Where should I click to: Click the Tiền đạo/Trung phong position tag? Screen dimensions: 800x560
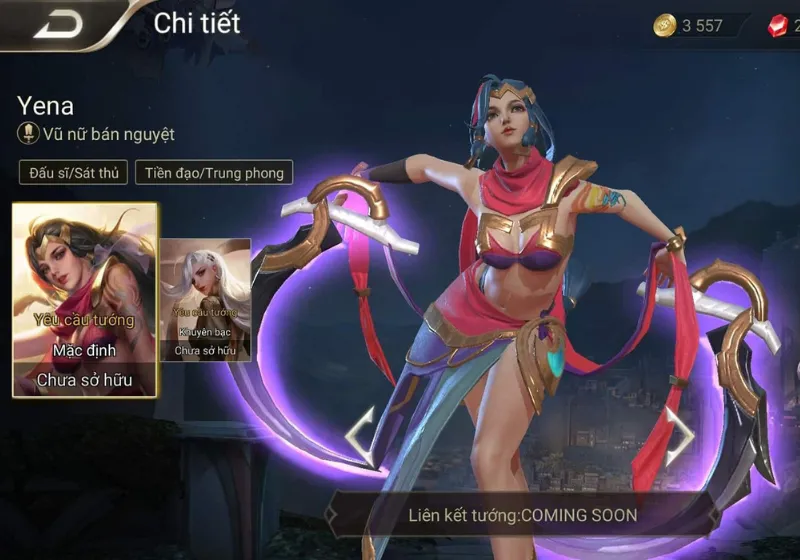pyautogui.click(x=215, y=173)
